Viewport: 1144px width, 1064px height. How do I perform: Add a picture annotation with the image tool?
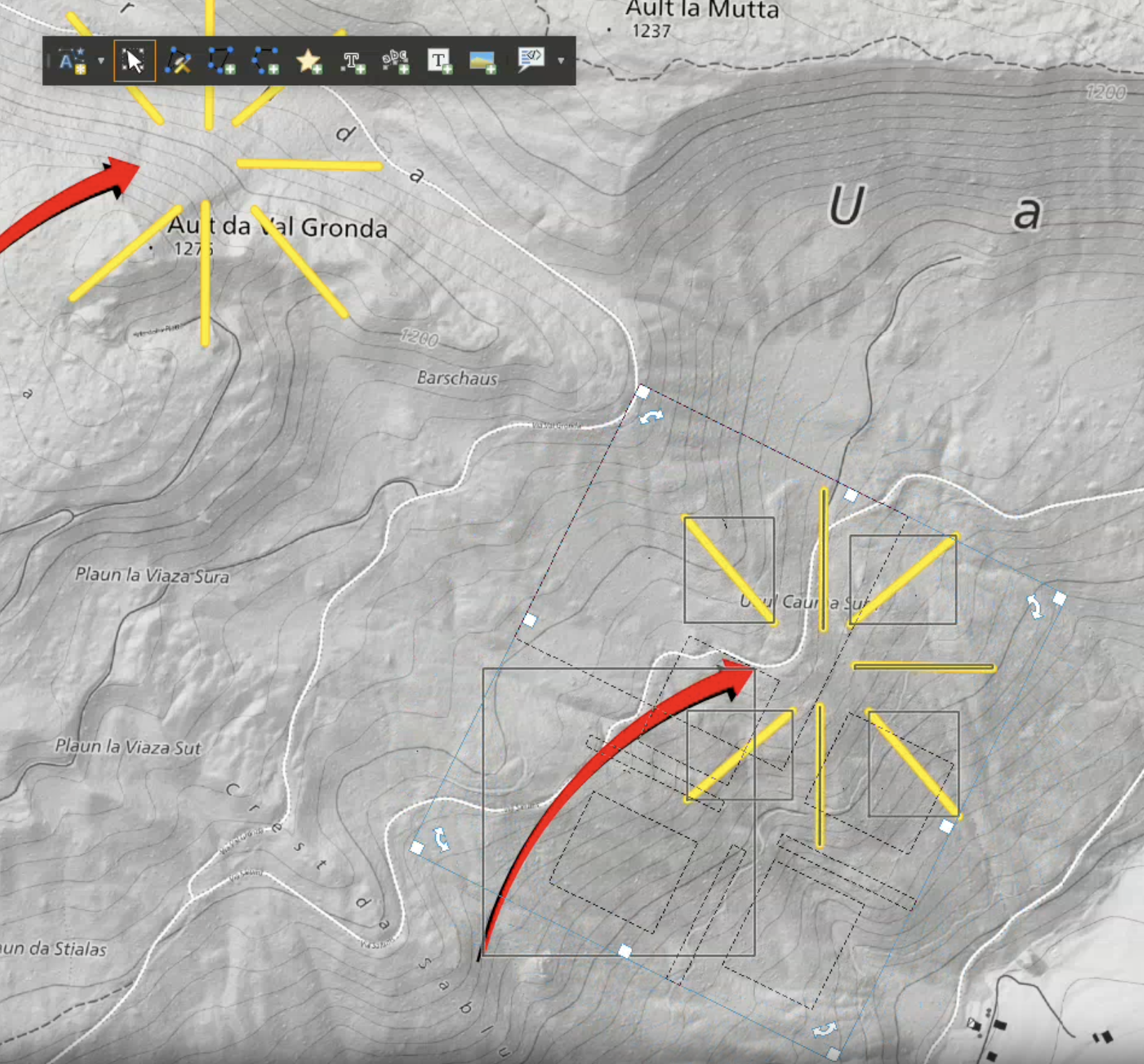pos(483,61)
